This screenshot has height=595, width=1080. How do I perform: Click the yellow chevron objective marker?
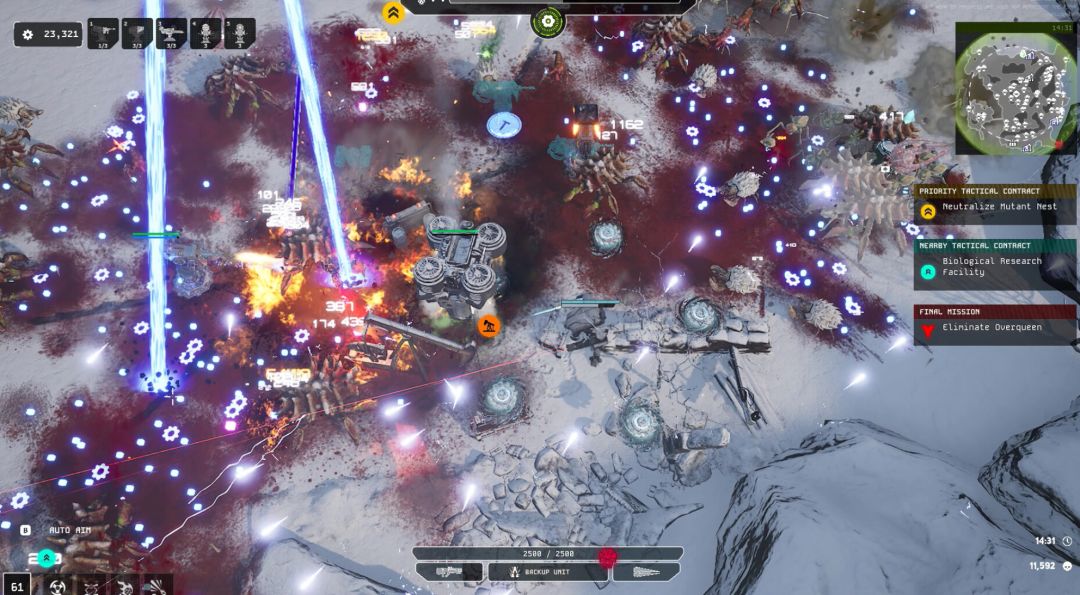pyautogui.click(x=393, y=12)
